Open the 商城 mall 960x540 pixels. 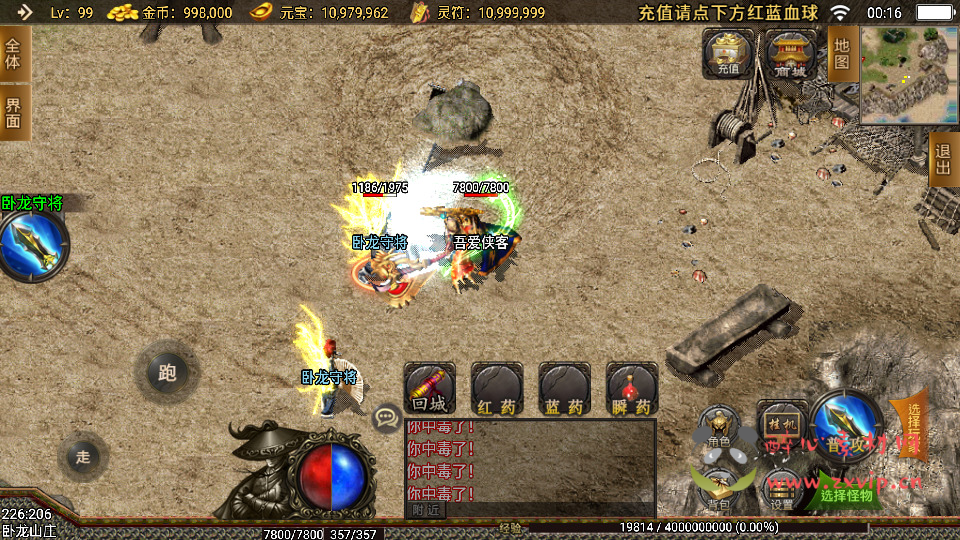pyautogui.click(x=789, y=53)
